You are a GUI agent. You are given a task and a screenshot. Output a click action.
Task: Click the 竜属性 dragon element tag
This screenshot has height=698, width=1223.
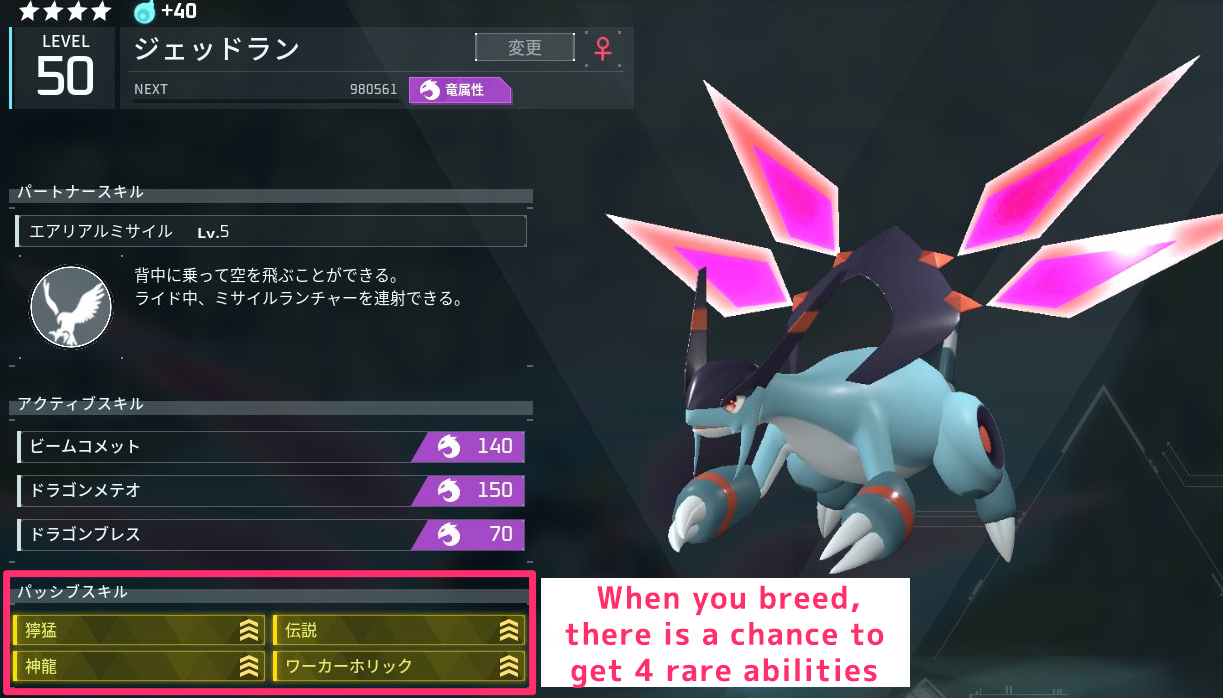click(460, 90)
